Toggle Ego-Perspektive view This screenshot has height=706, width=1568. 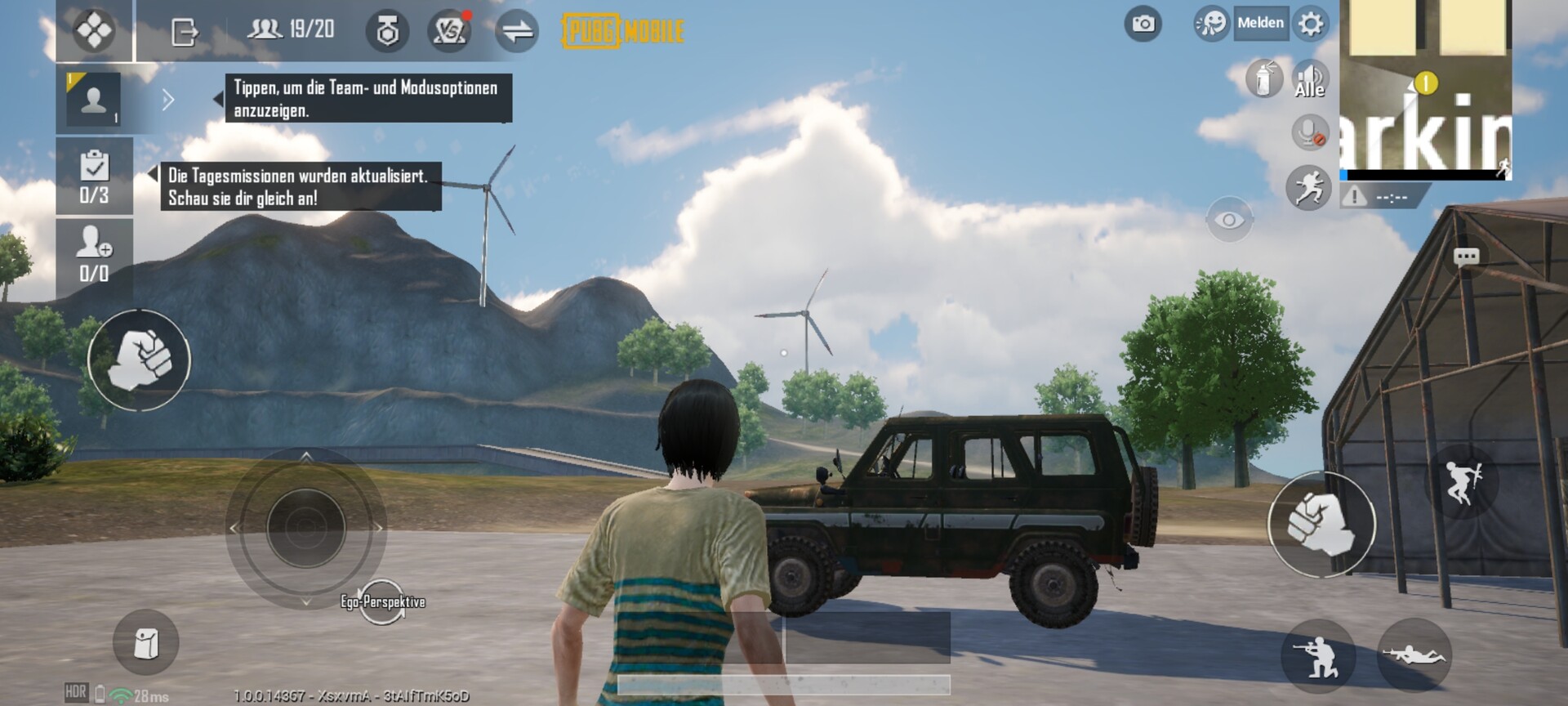click(x=382, y=602)
